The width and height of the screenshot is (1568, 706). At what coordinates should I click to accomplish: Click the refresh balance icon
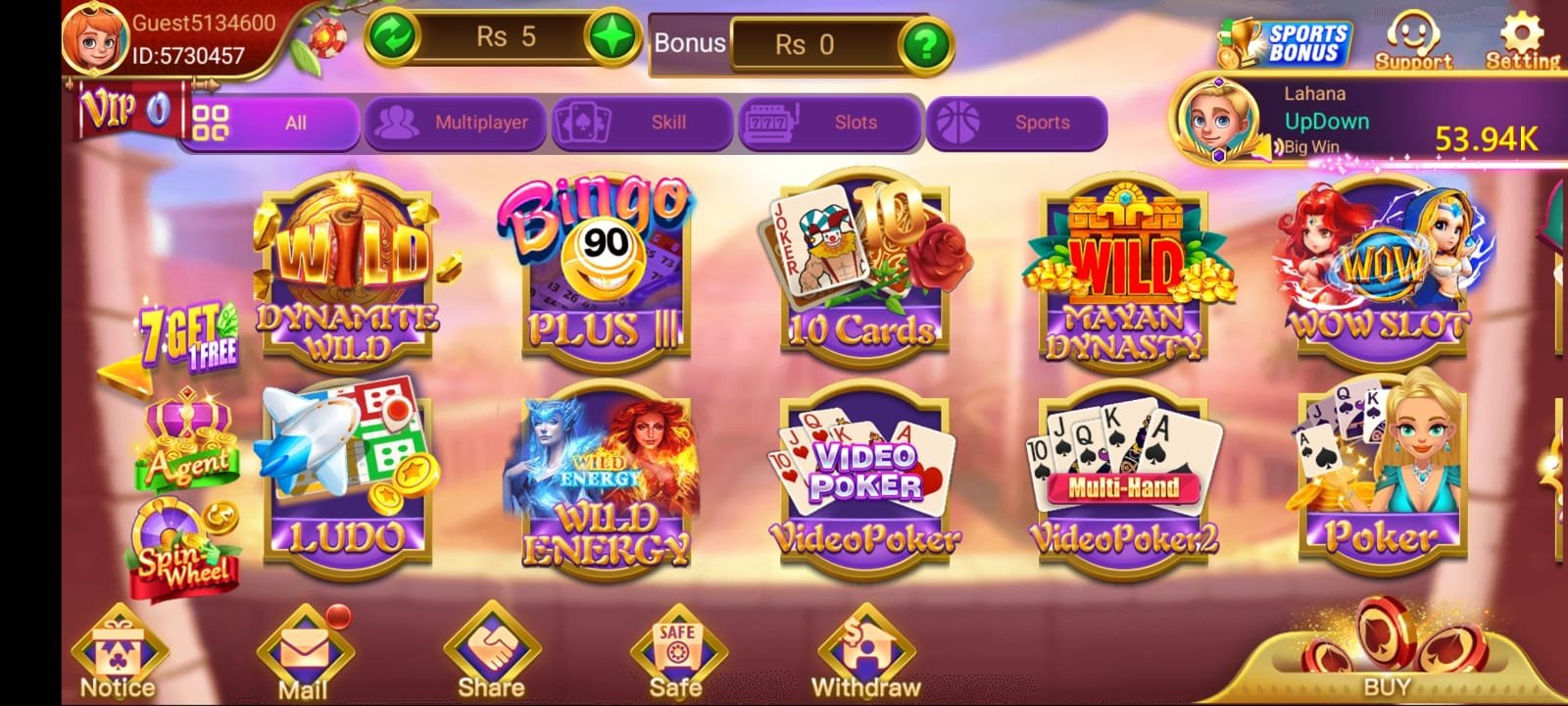coord(390,35)
